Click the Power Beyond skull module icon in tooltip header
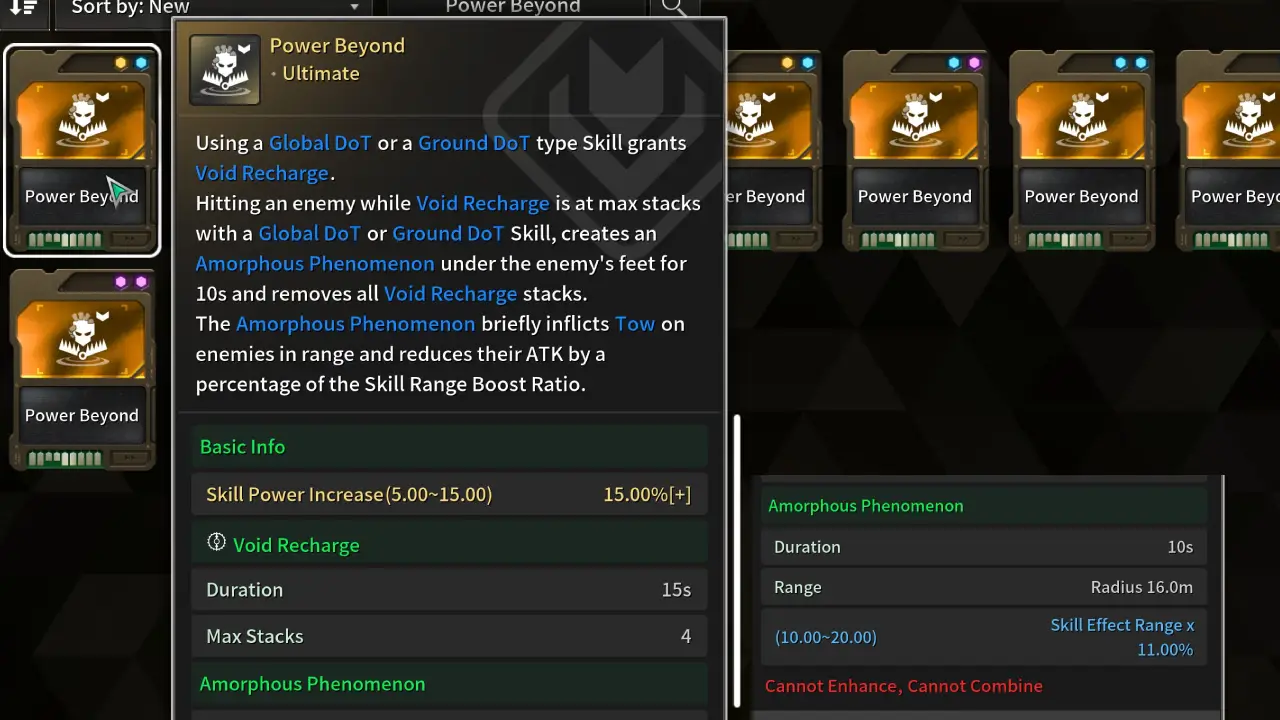Image resolution: width=1280 pixels, height=720 pixels. click(x=224, y=69)
